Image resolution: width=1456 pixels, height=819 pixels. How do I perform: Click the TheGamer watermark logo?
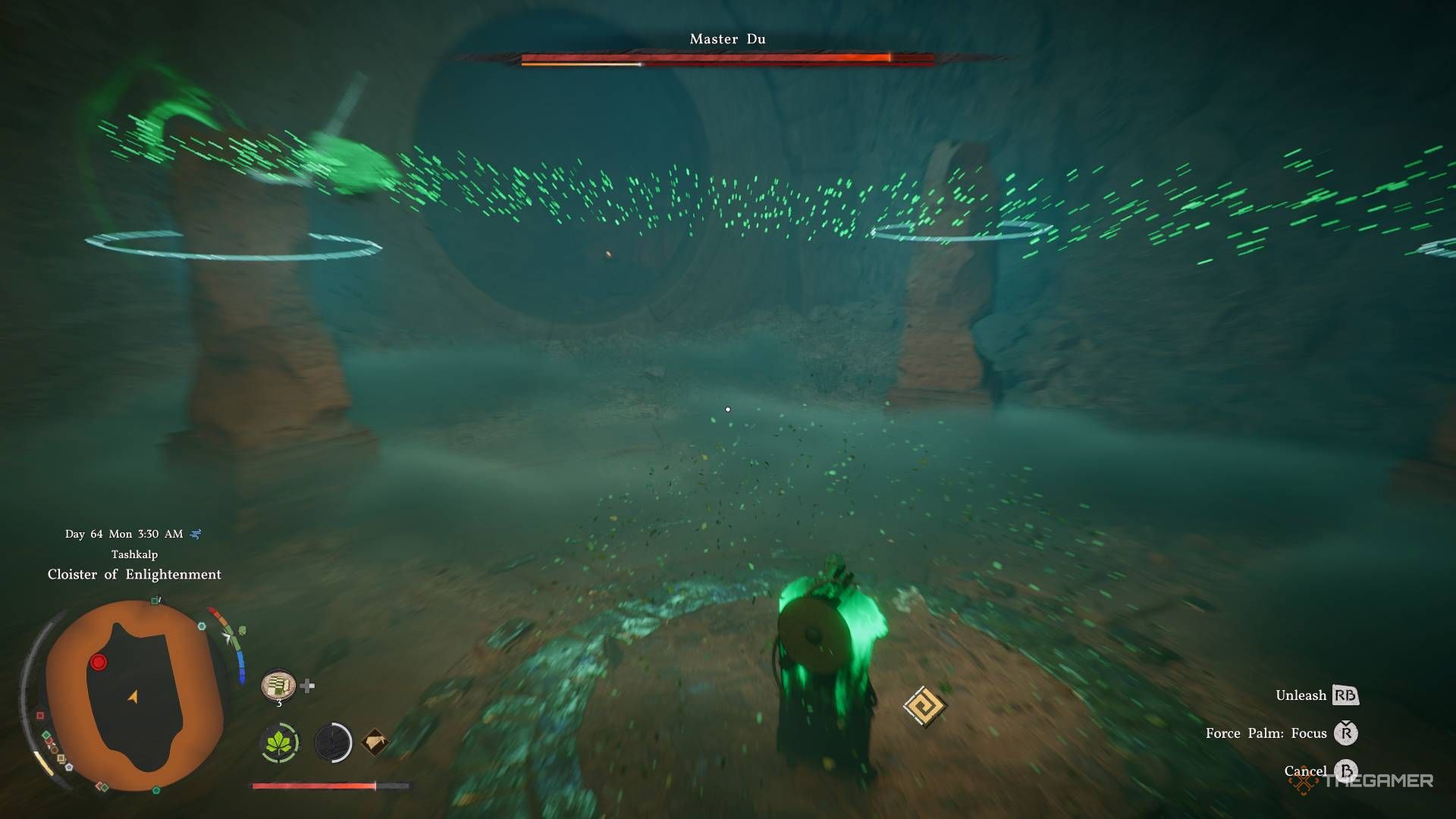[x=1363, y=781]
